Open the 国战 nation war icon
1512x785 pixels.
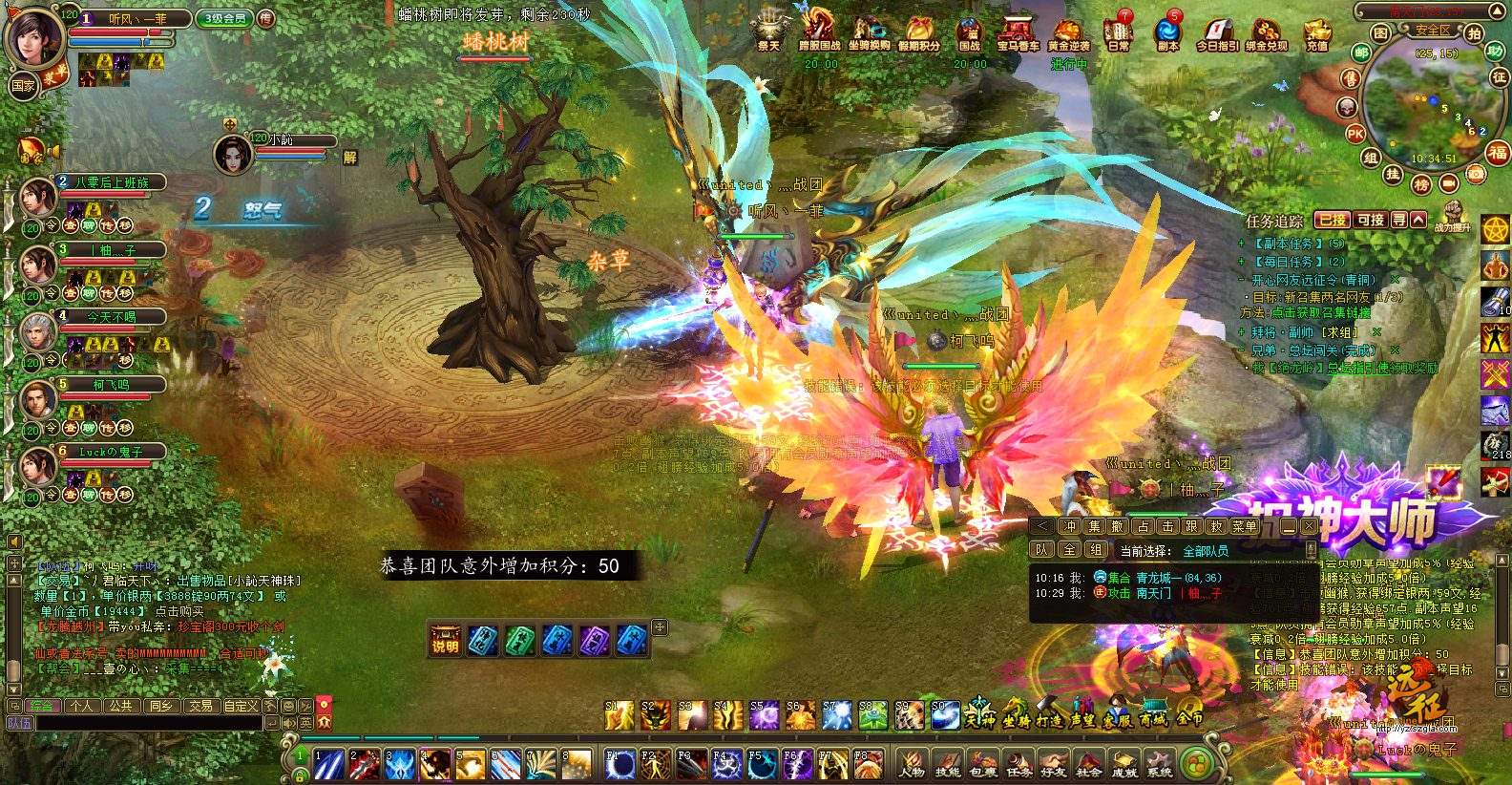970,32
